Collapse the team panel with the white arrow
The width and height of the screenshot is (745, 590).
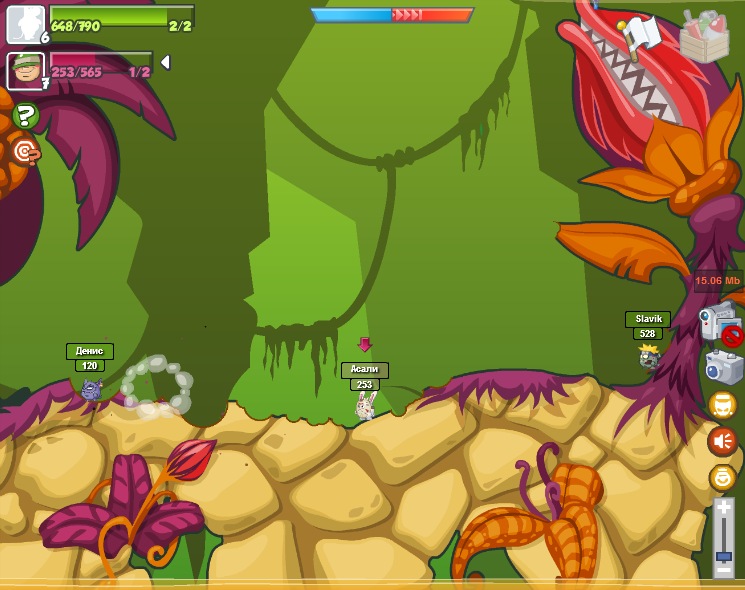165,62
